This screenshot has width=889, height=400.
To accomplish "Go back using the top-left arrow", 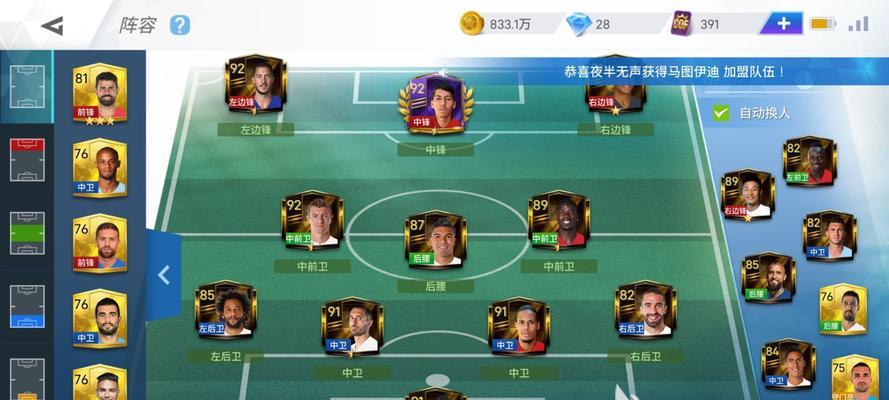I will coord(52,25).
